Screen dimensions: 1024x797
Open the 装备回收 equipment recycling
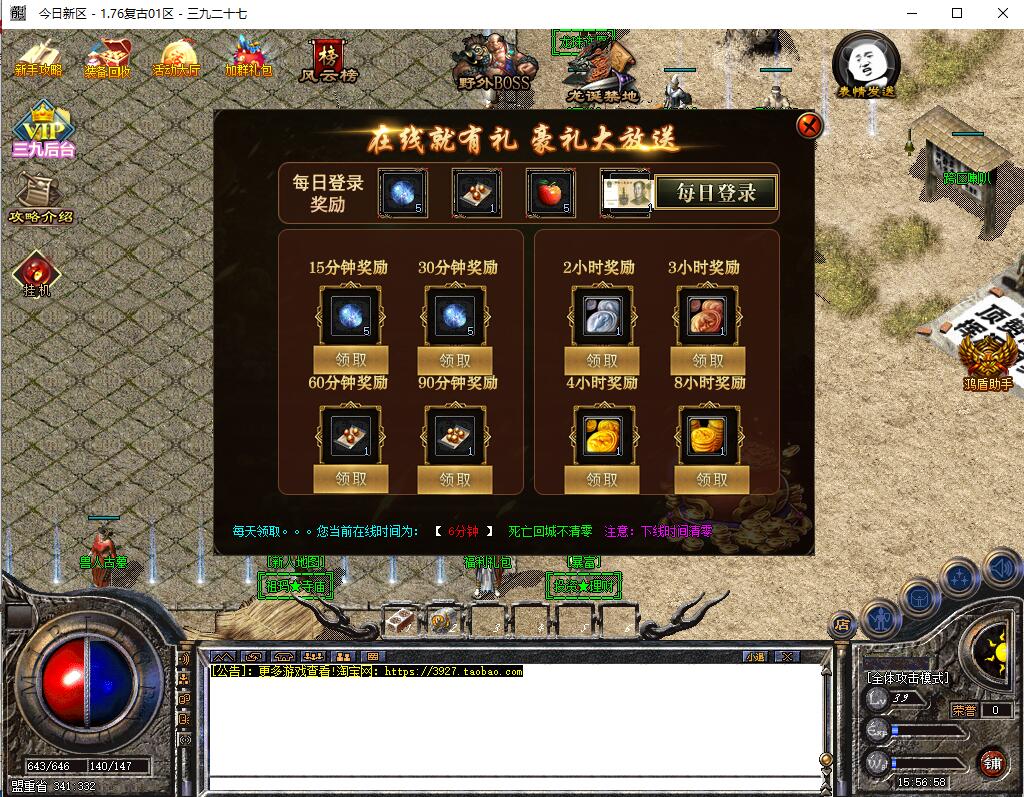pos(107,58)
